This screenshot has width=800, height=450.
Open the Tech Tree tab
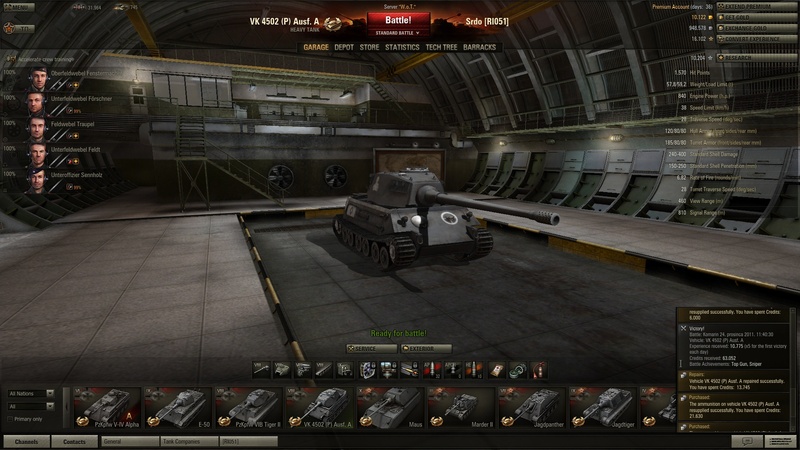click(x=441, y=47)
